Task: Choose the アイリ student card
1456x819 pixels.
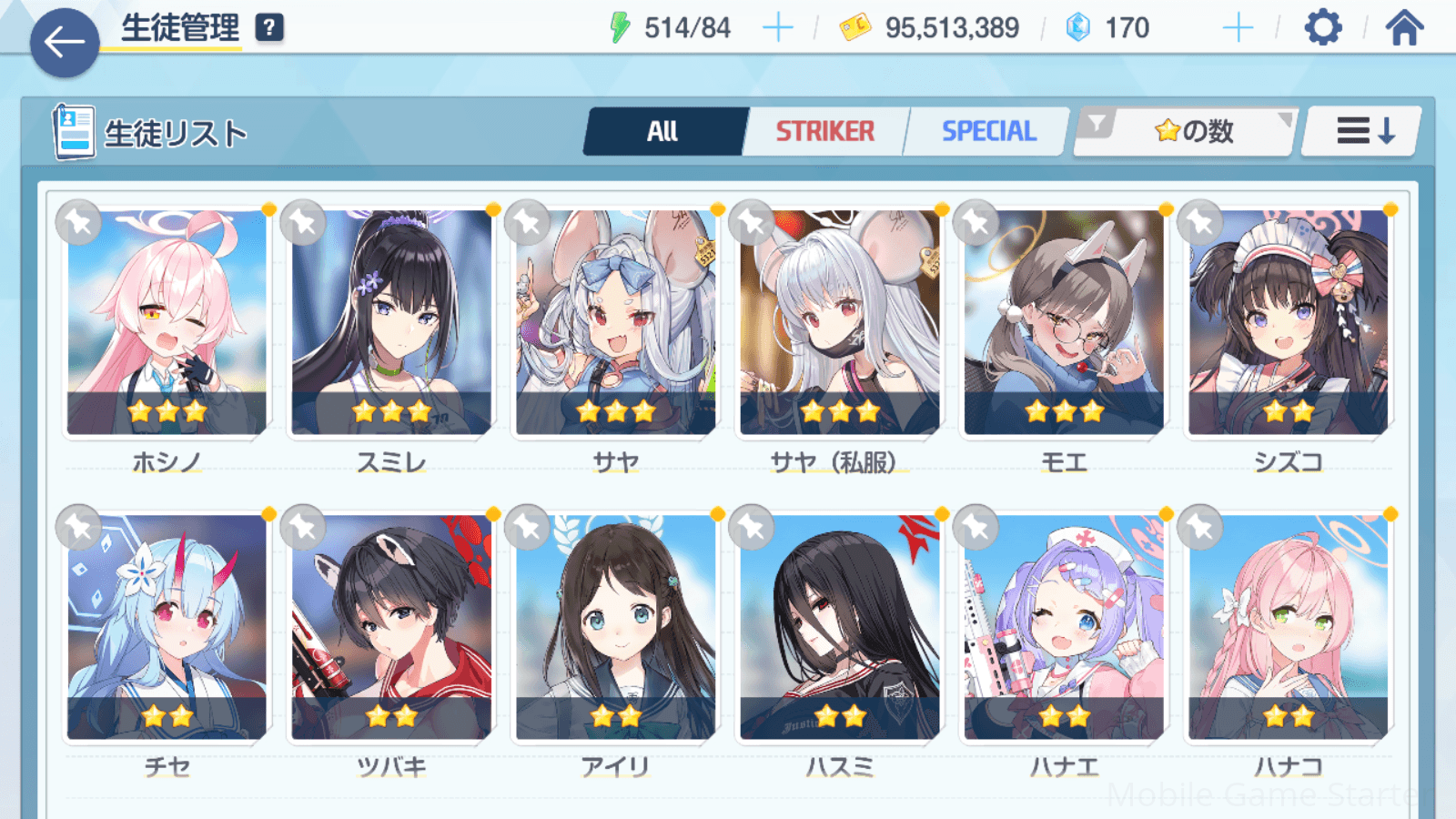Action: click(x=615, y=628)
